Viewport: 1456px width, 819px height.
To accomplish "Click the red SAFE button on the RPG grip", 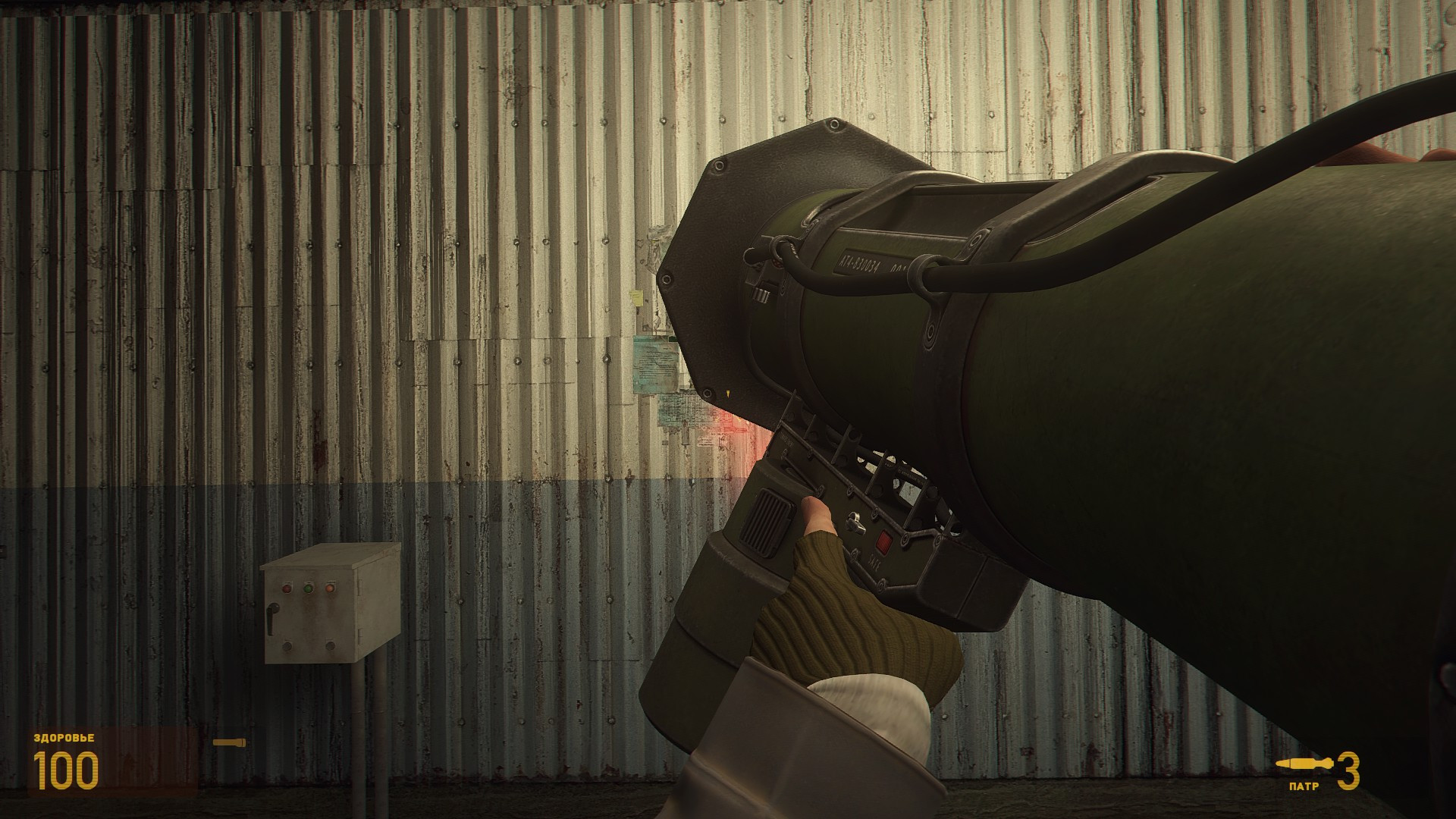I will (x=883, y=540).
